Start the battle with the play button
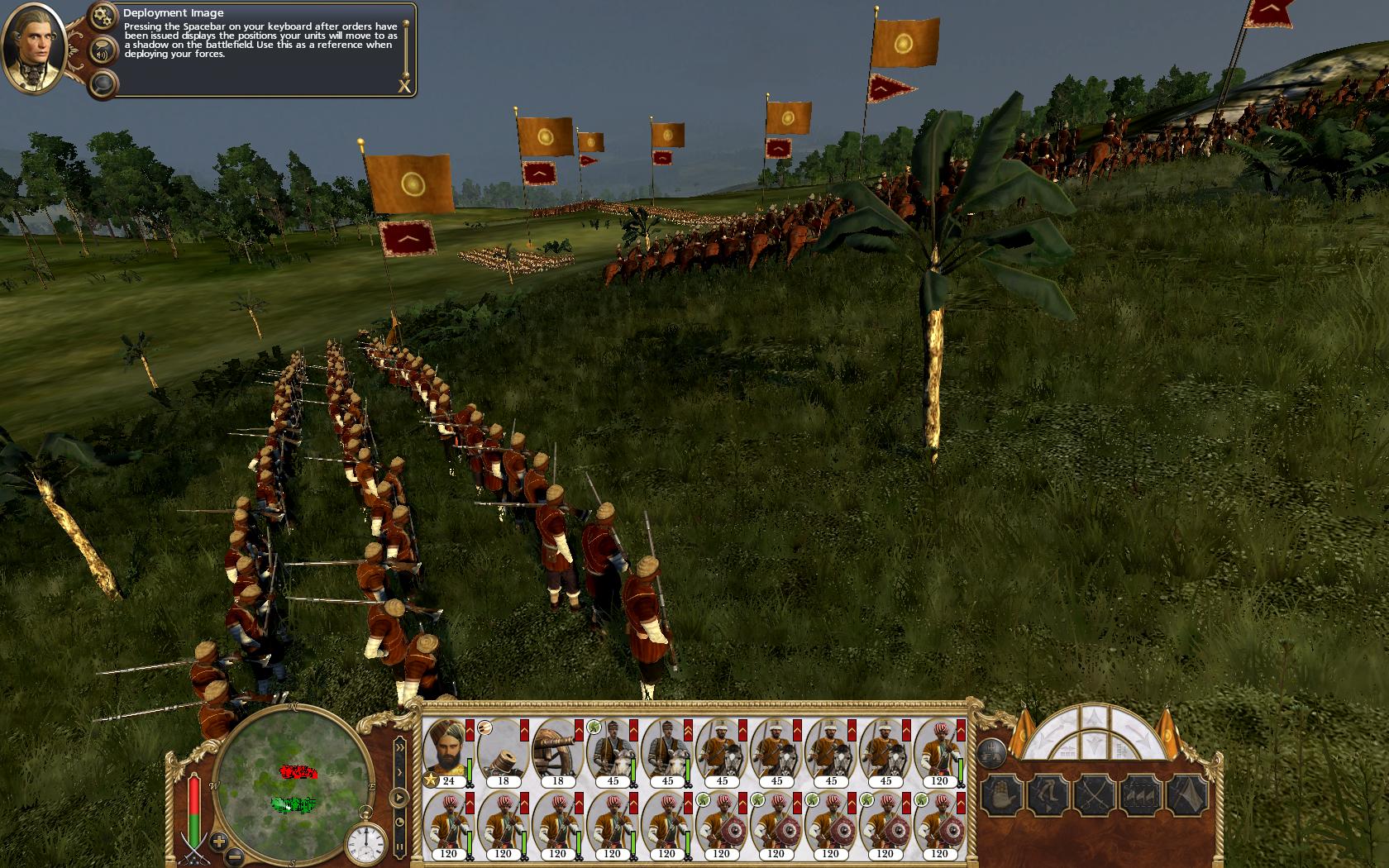This screenshot has height=868, width=1389. point(399,799)
